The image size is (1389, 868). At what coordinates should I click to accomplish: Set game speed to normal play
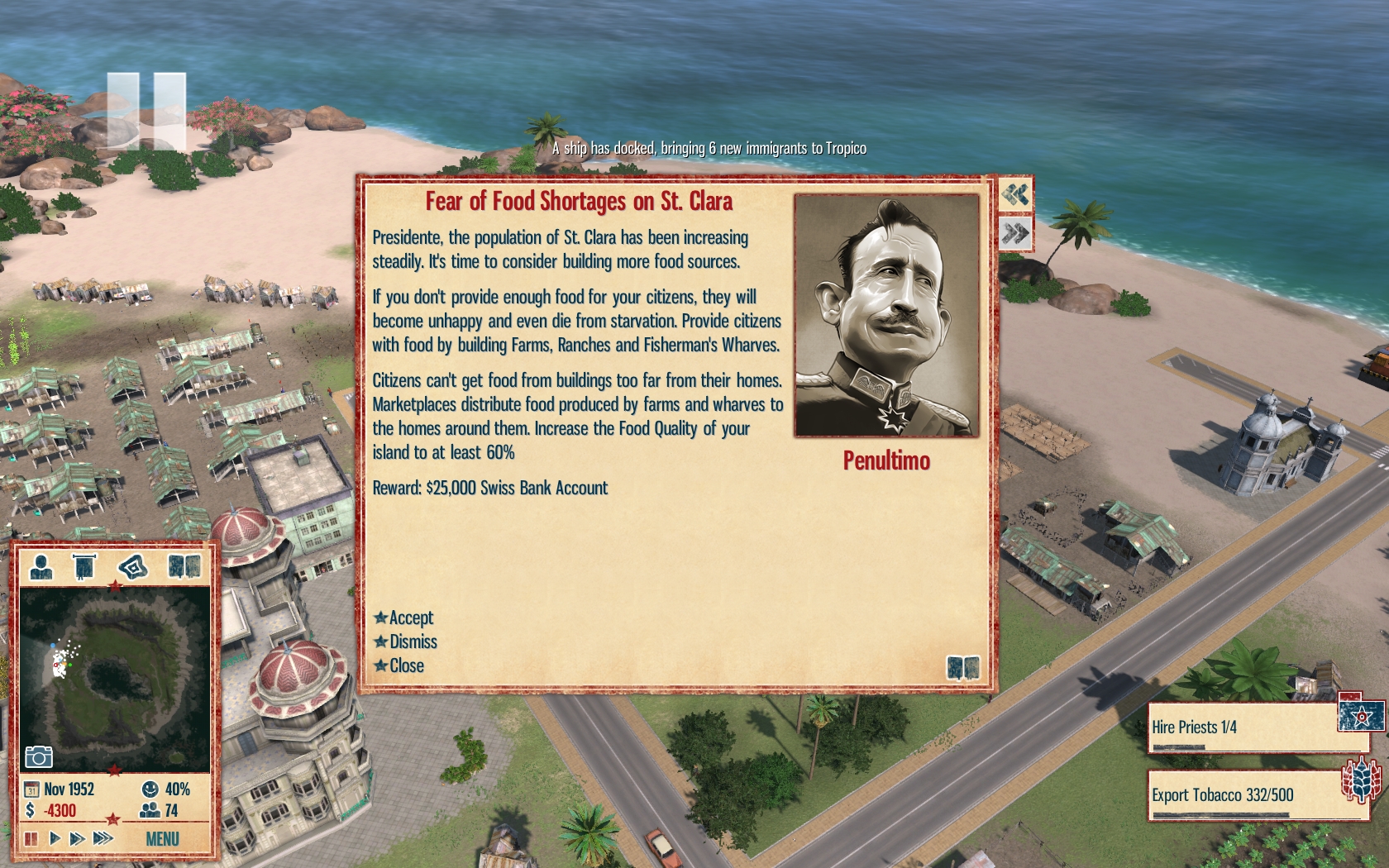[55, 838]
